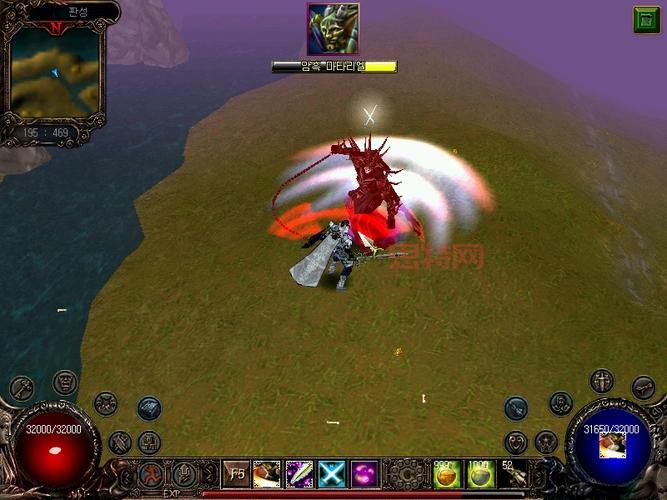Click the ornate gear button in the hotbar
Screen dimensions: 667x500
(405, 473)
